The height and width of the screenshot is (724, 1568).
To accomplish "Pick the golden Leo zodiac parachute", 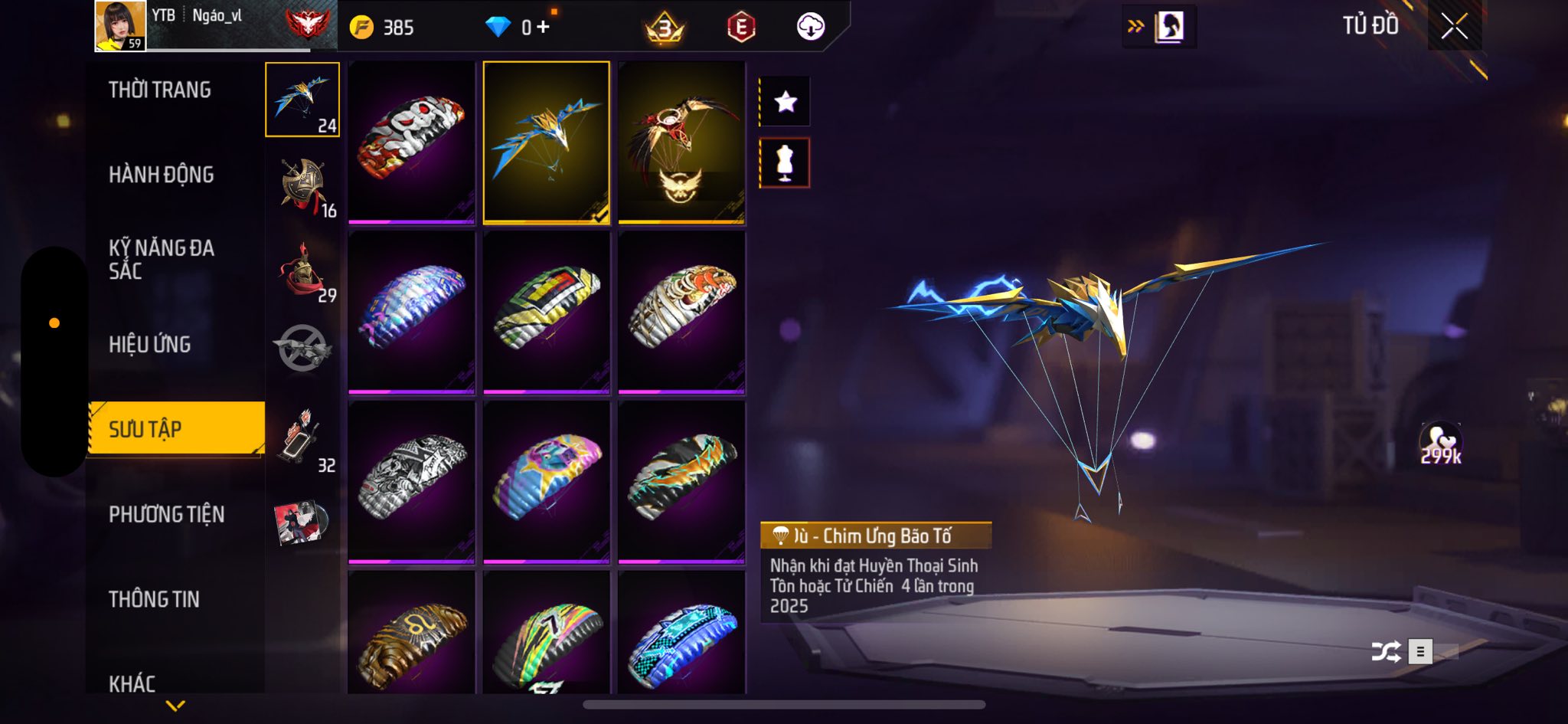I will (x=412, y=634).
